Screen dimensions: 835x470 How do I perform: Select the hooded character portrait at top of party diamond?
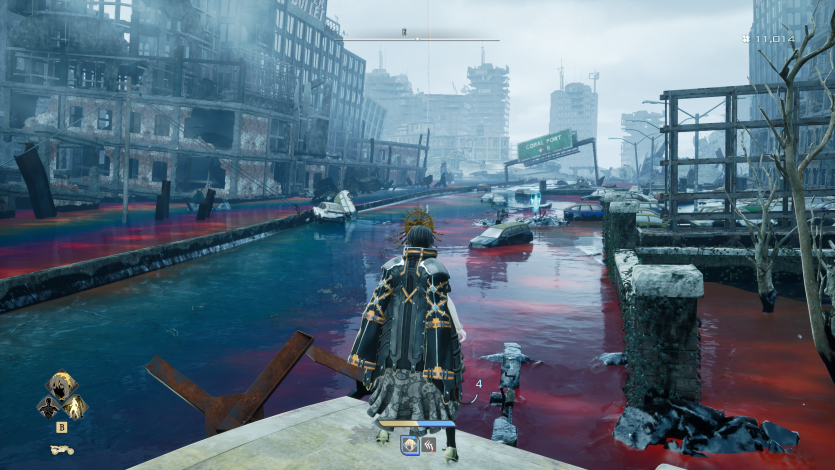click(x=61, y=386)
